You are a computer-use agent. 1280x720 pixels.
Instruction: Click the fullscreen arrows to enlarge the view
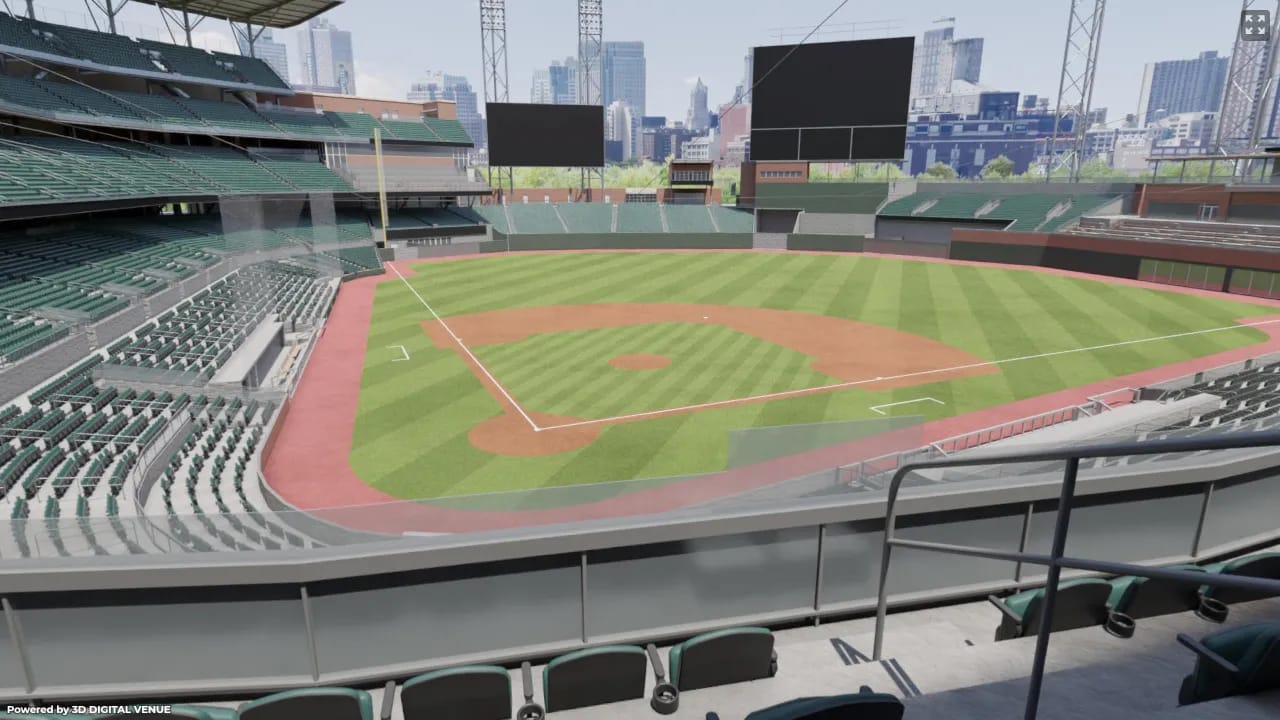click(x=1255, y=25)
